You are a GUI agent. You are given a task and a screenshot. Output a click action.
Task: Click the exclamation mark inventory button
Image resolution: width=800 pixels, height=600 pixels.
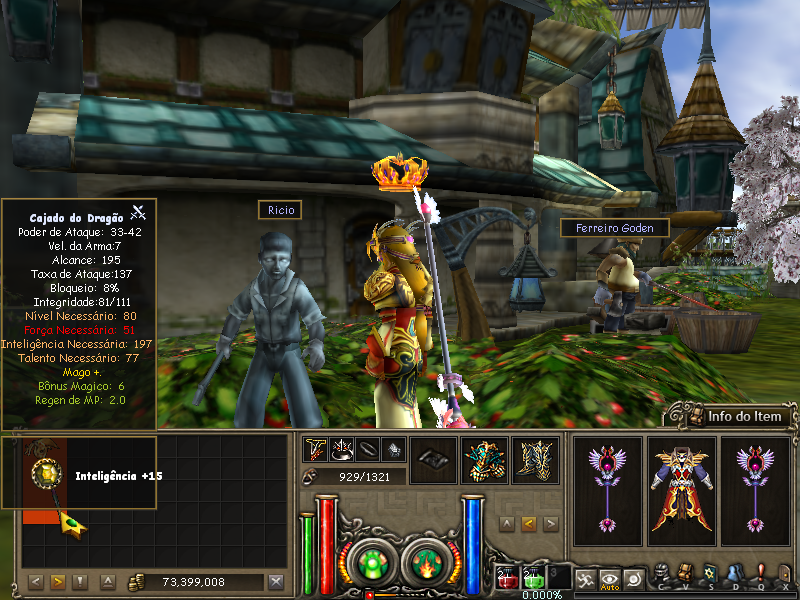pos(81,582)
